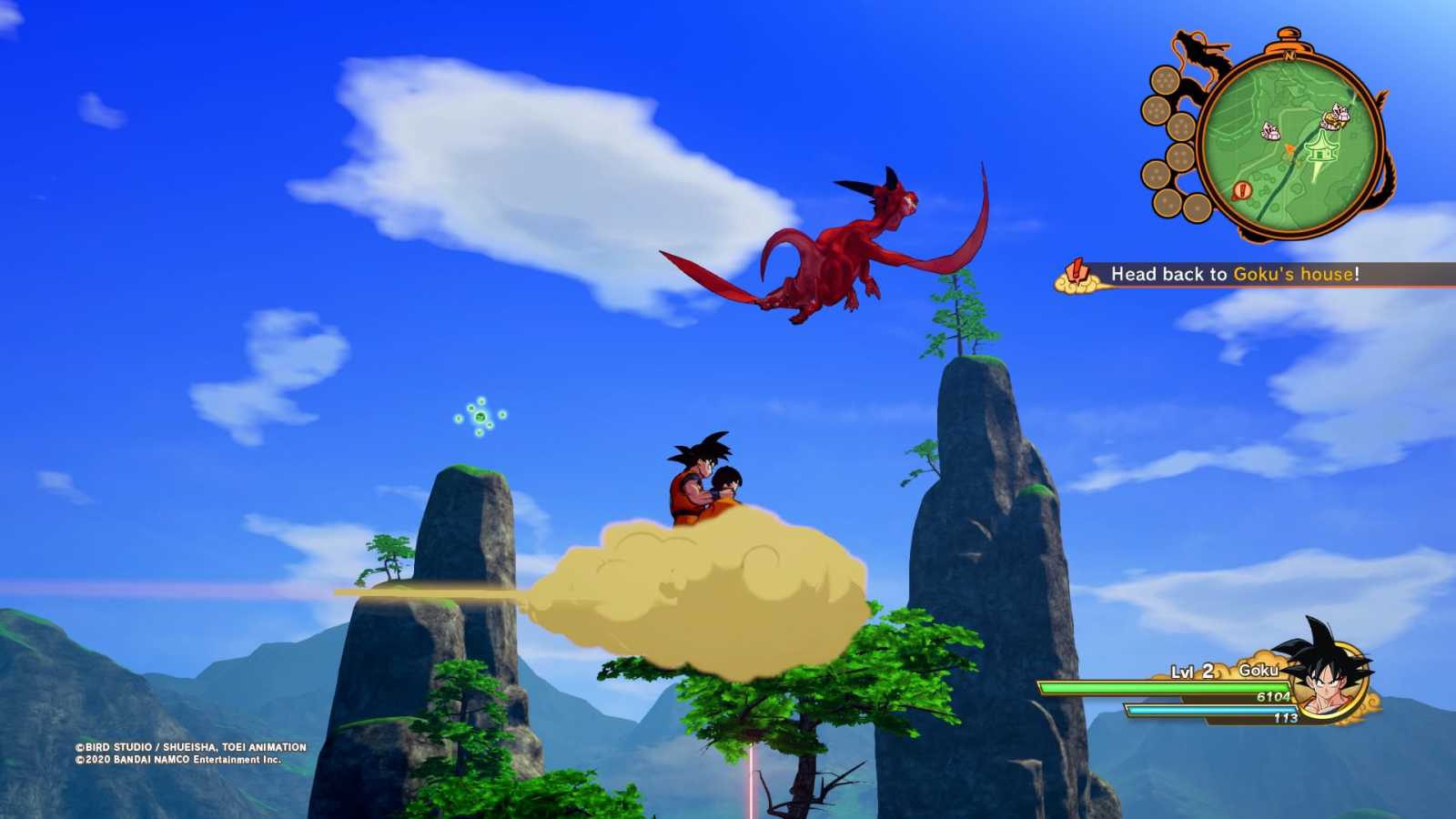
Task: Select the pagoda landmark icon at the minimap center
Action: coord(1321,150)
